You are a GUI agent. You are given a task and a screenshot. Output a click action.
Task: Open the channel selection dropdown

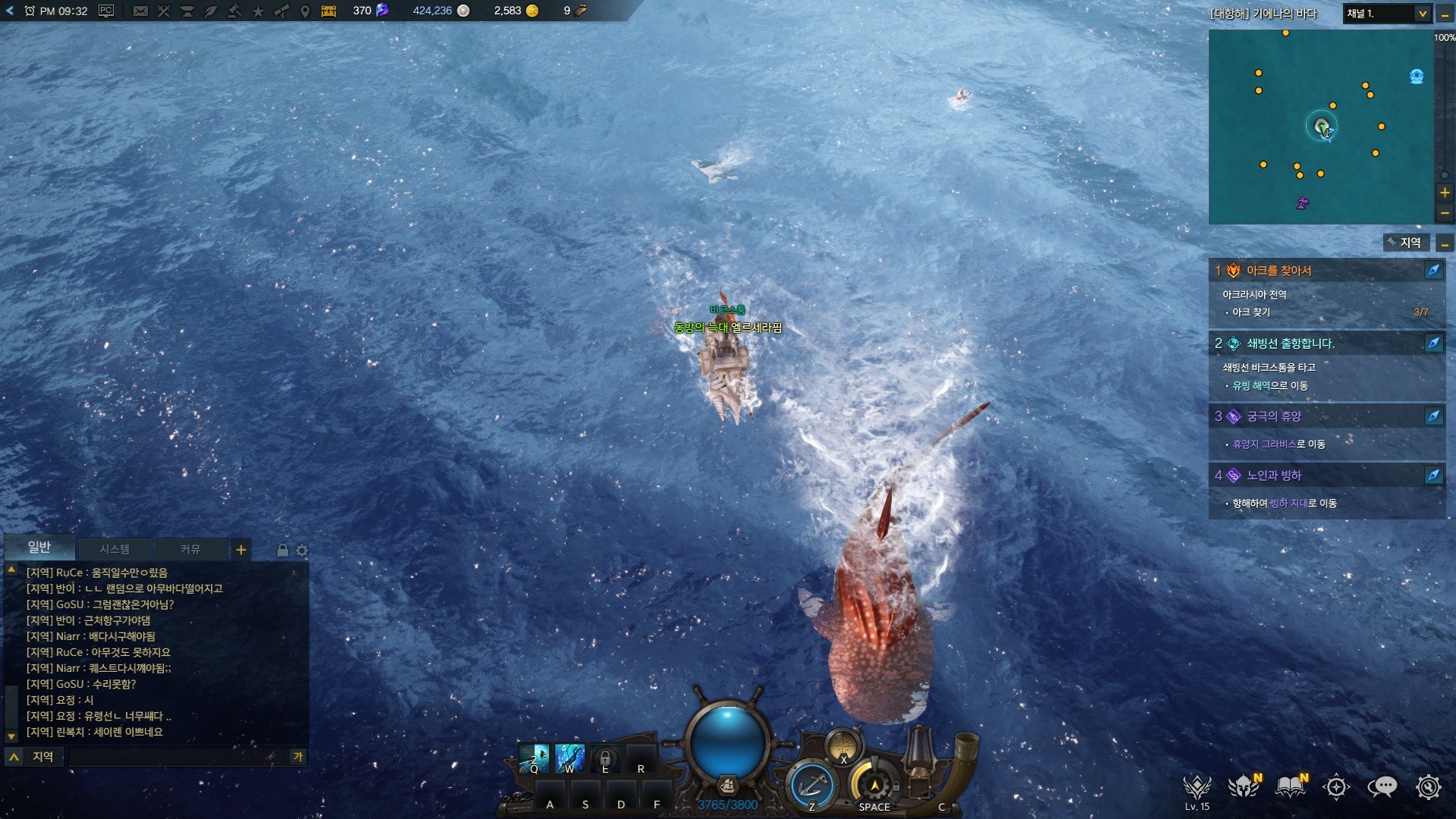pos(1422,14)
